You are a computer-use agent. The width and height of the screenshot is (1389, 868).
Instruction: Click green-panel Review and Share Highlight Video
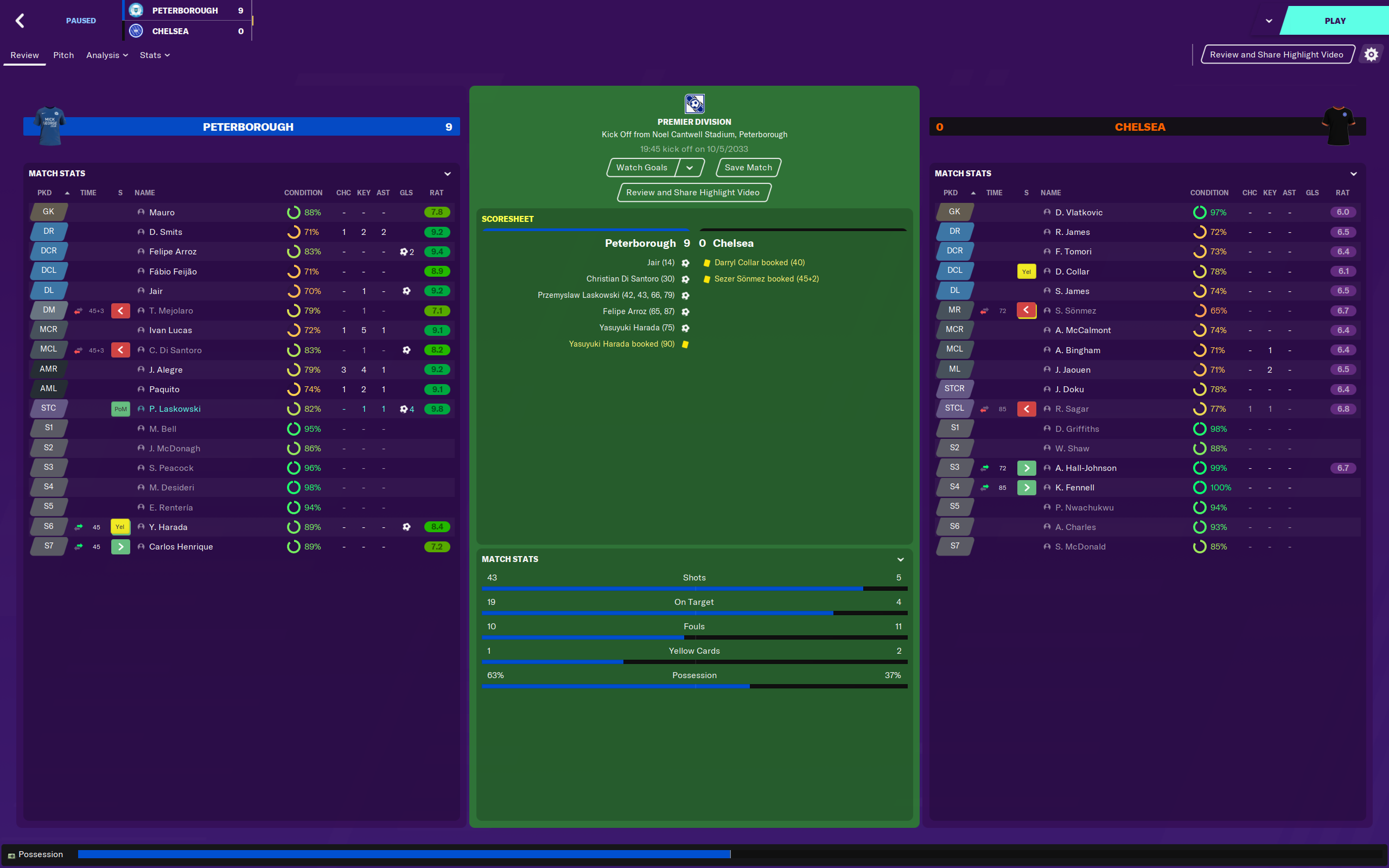(693, 192)
